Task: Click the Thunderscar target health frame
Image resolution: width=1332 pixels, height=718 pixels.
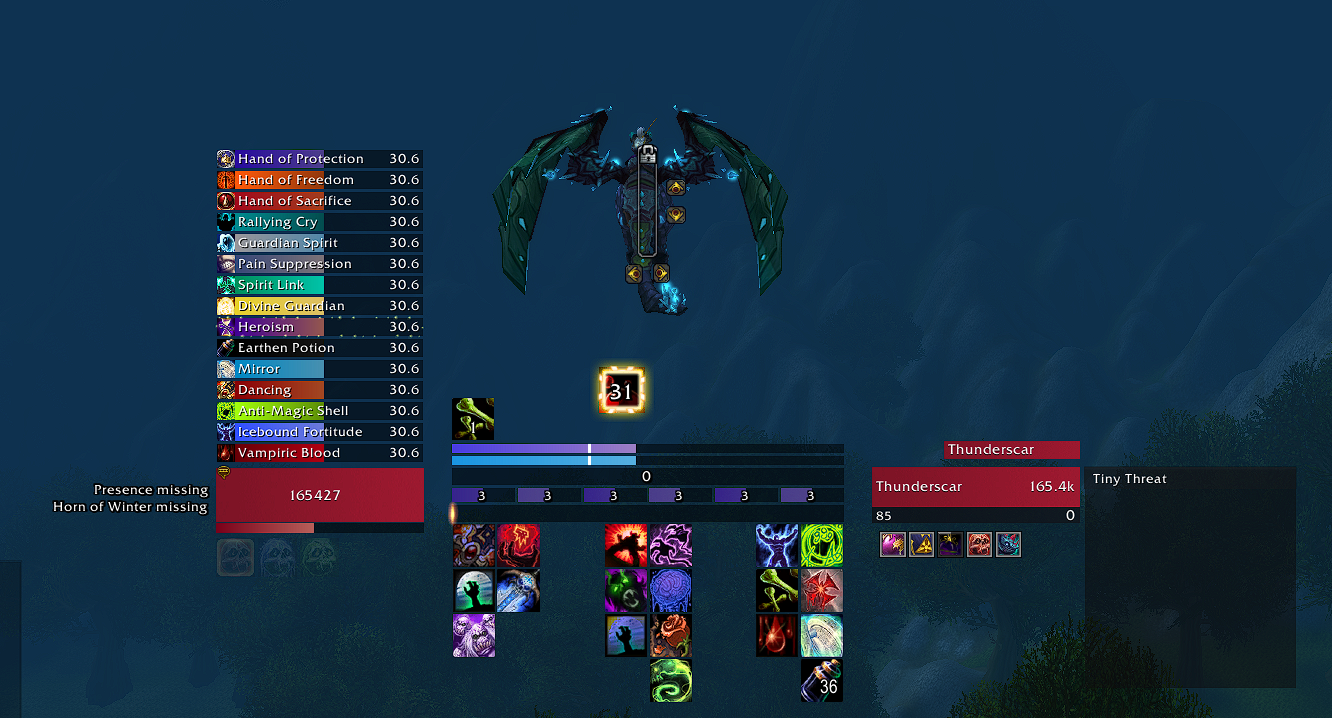Action: 975,487
